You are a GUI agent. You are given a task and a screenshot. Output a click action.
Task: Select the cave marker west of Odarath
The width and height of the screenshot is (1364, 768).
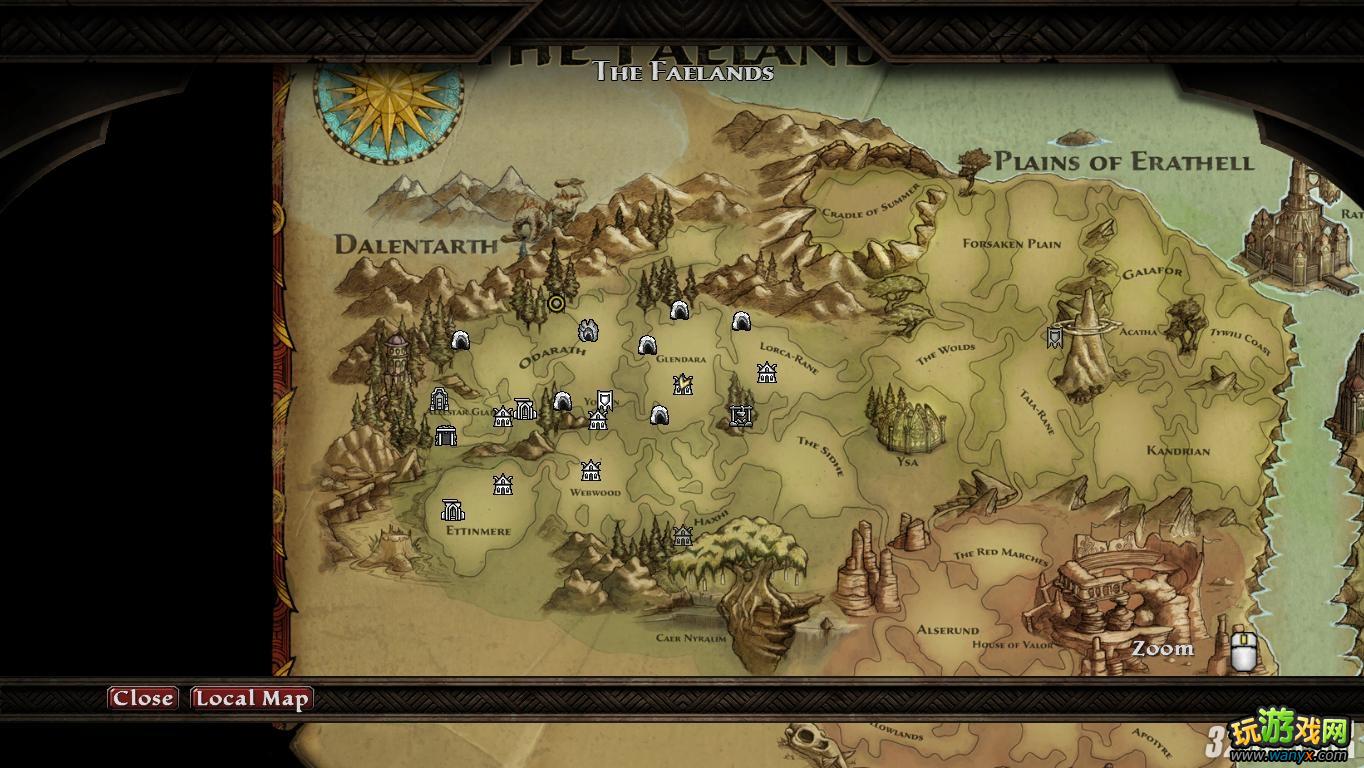(460, 340)
